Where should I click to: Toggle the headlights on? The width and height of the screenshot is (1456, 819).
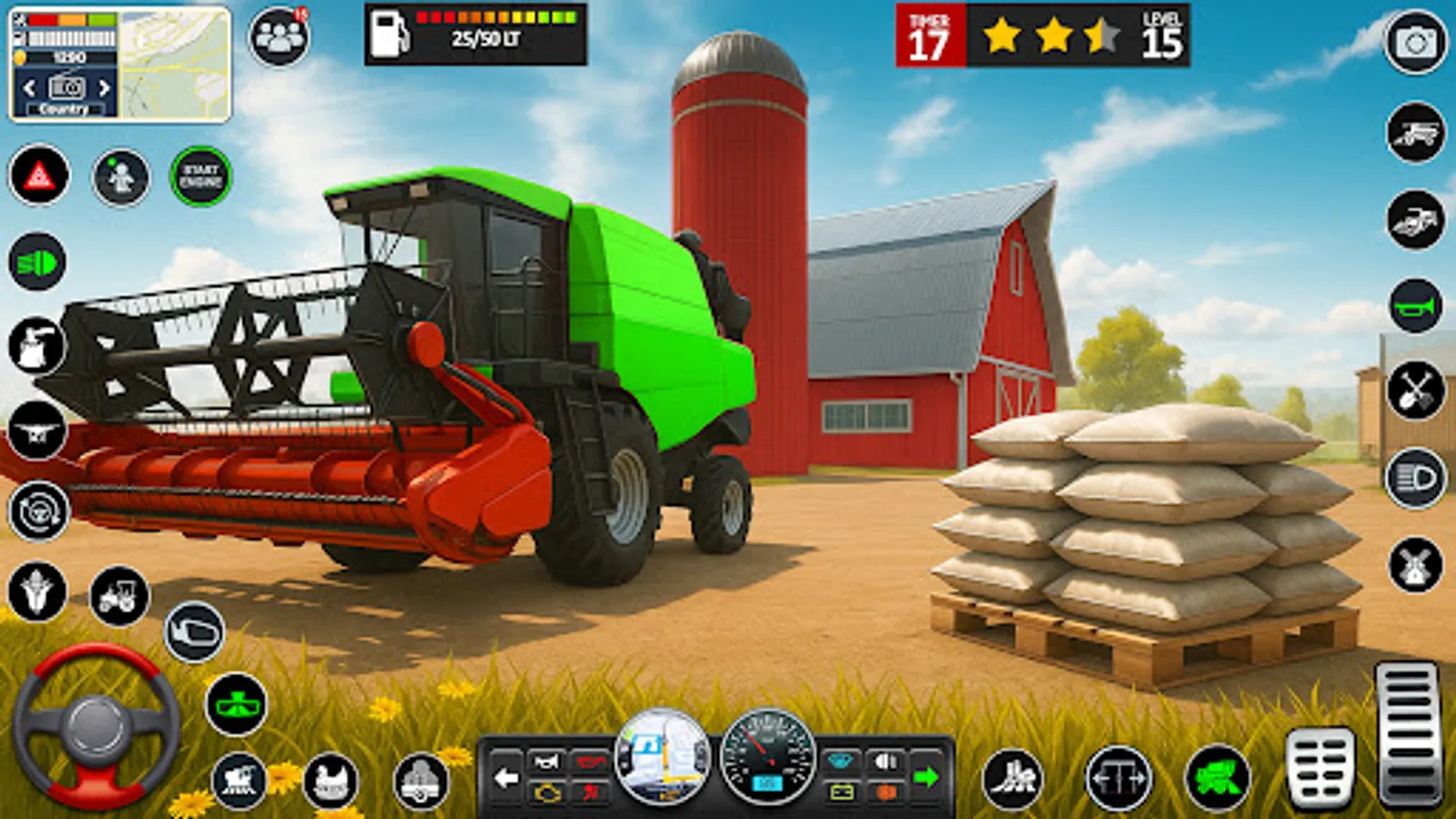(x=32, y=264)
